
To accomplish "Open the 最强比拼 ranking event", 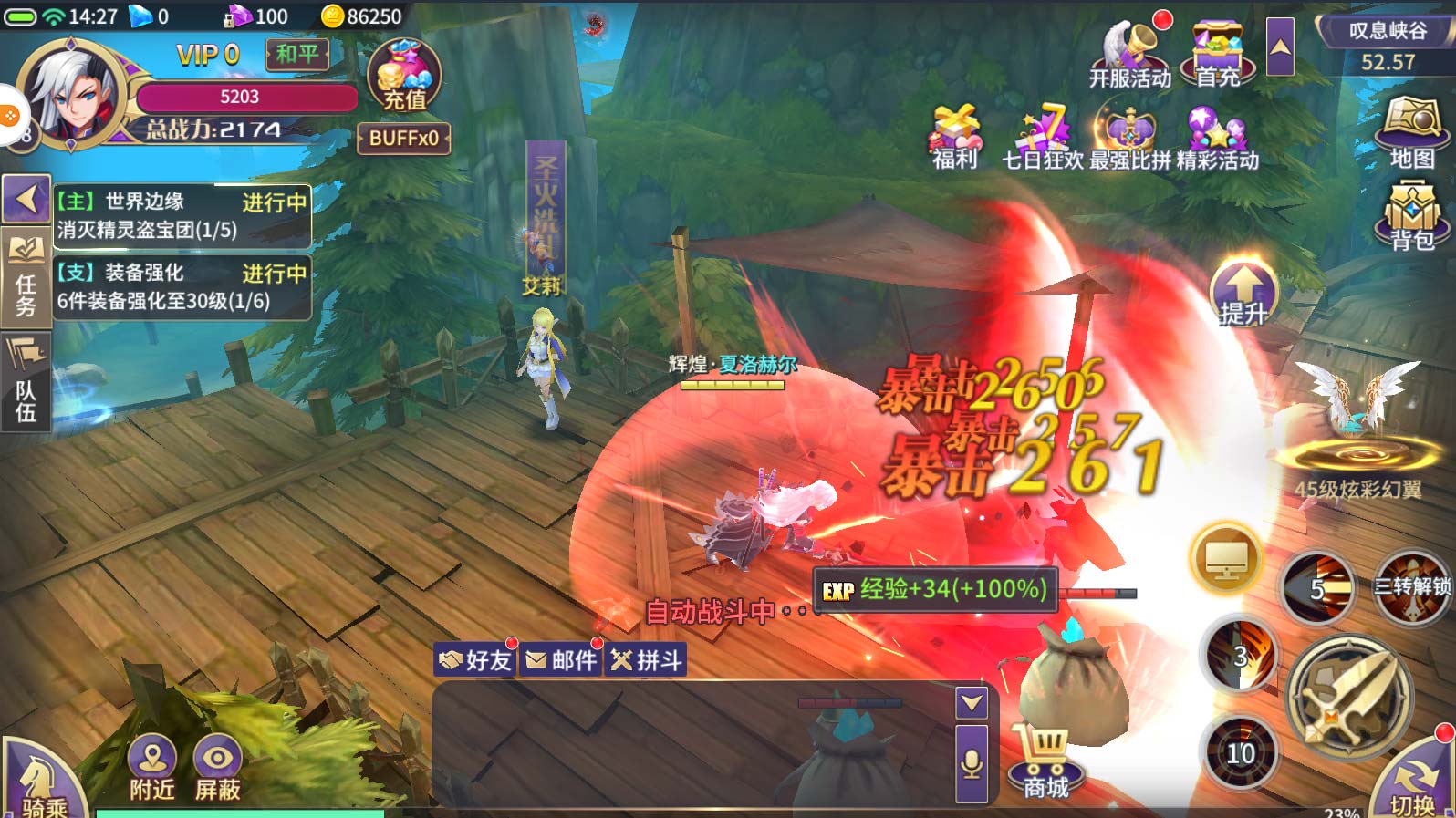I will click(1129, 137).
